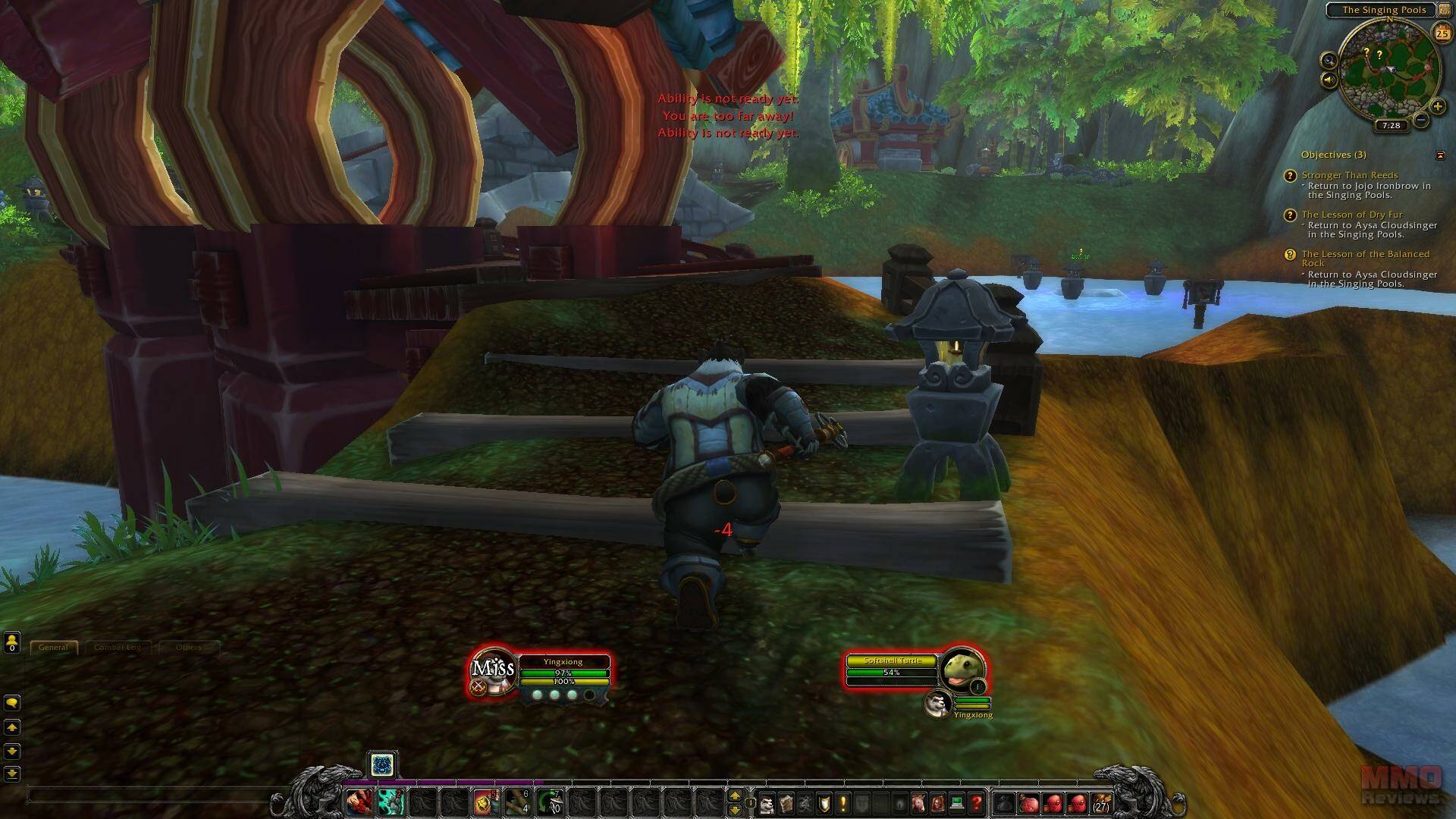Select The Lesson of Dry Fur quest
The width and height of the screenshot is (1456, 819).
click(x=1351, y=215)
